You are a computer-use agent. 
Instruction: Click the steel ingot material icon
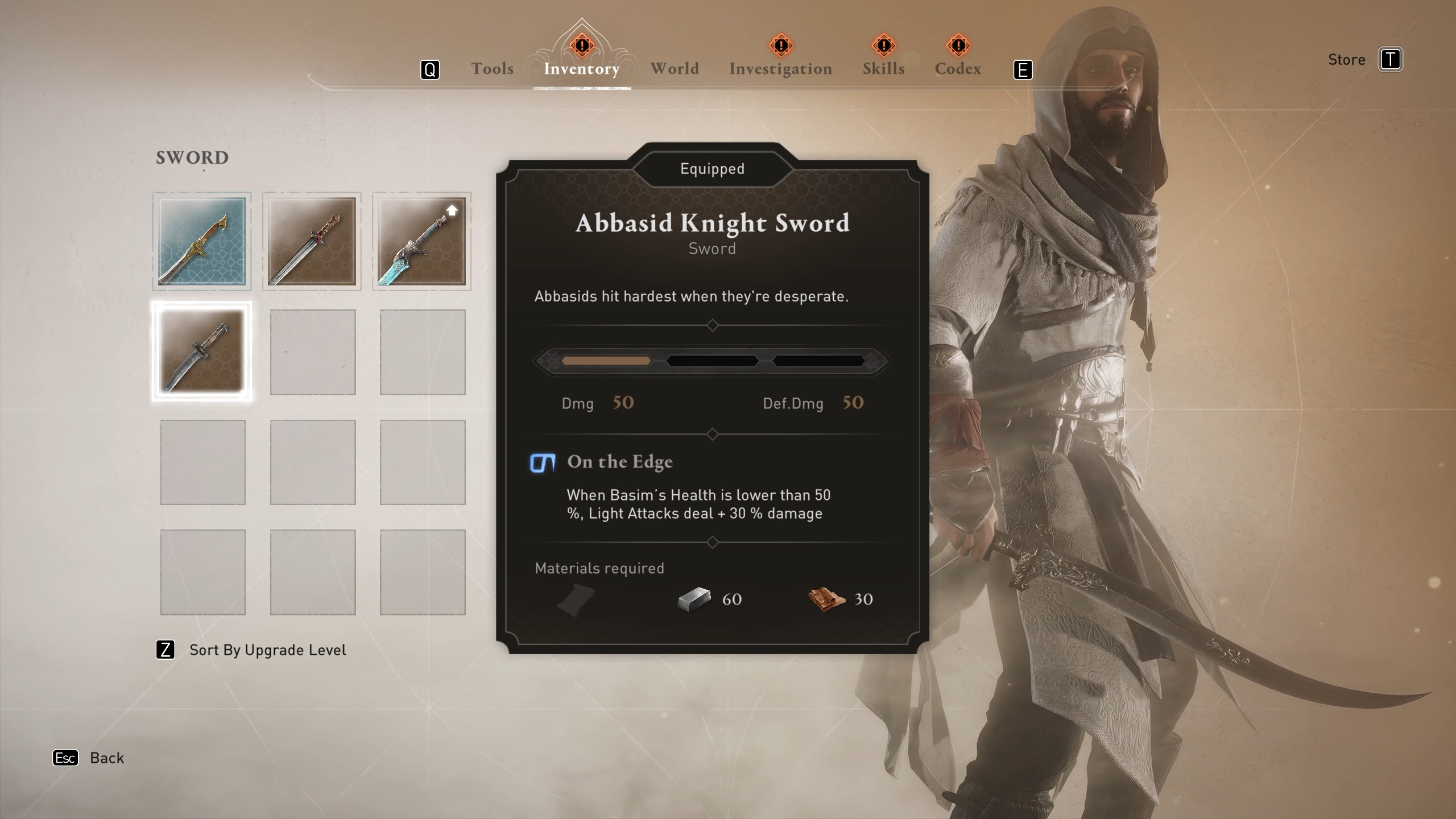695,598
